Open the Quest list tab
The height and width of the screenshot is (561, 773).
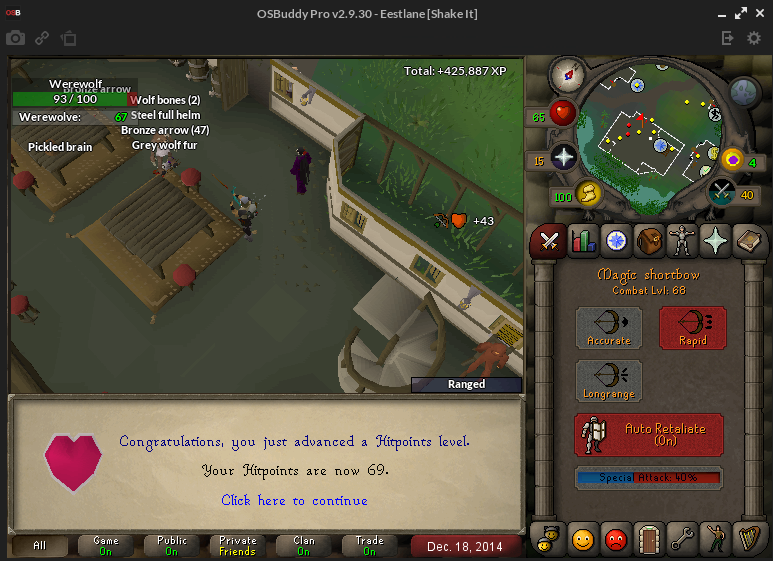[x=616, y=240]
